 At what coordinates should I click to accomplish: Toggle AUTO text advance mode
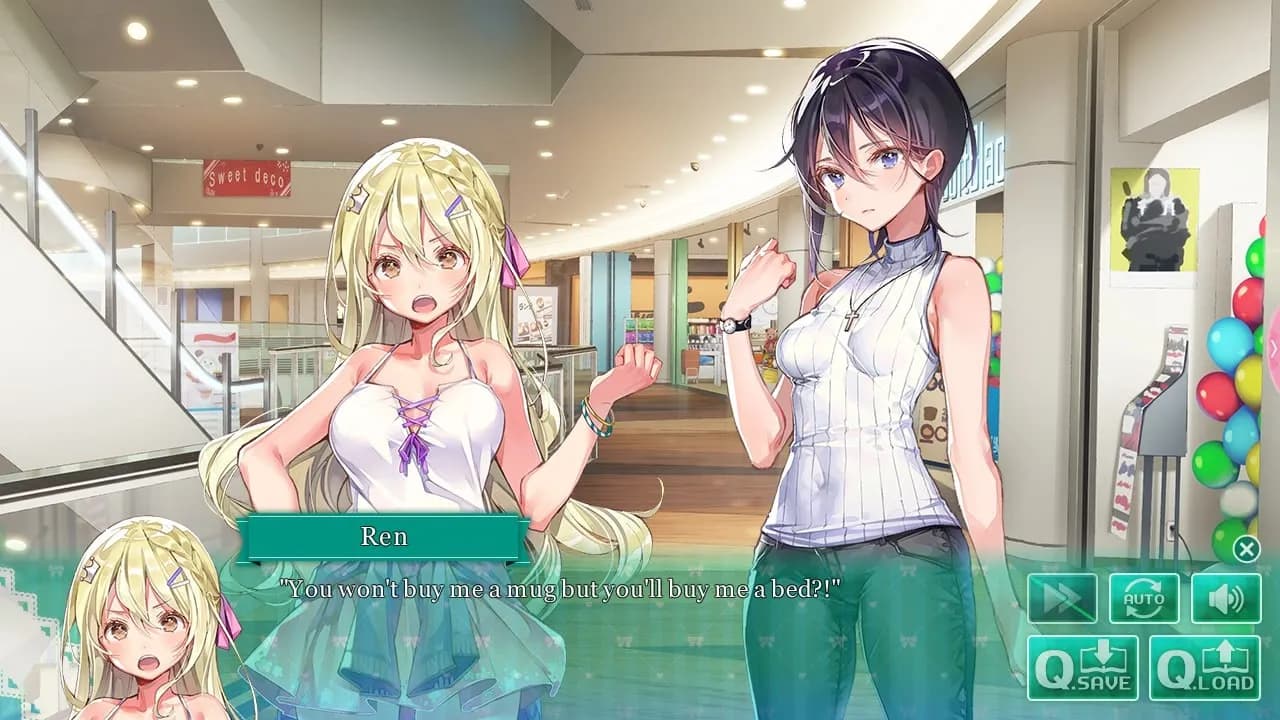coord(1143,598)
